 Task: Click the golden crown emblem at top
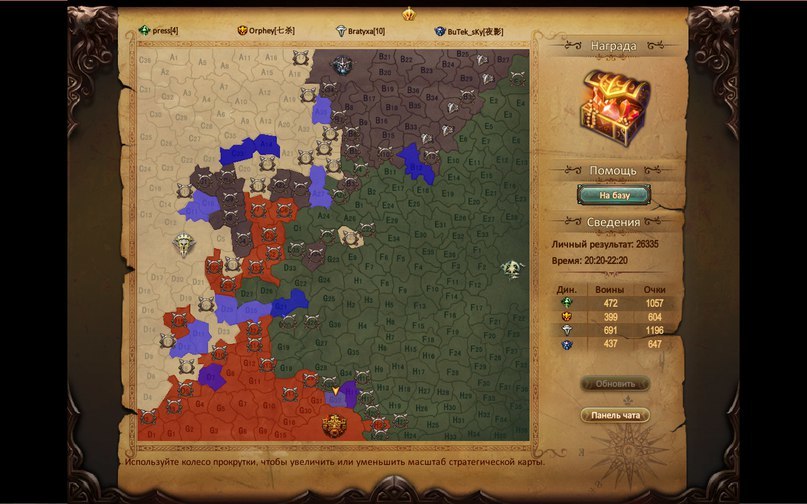click(408, 14)
